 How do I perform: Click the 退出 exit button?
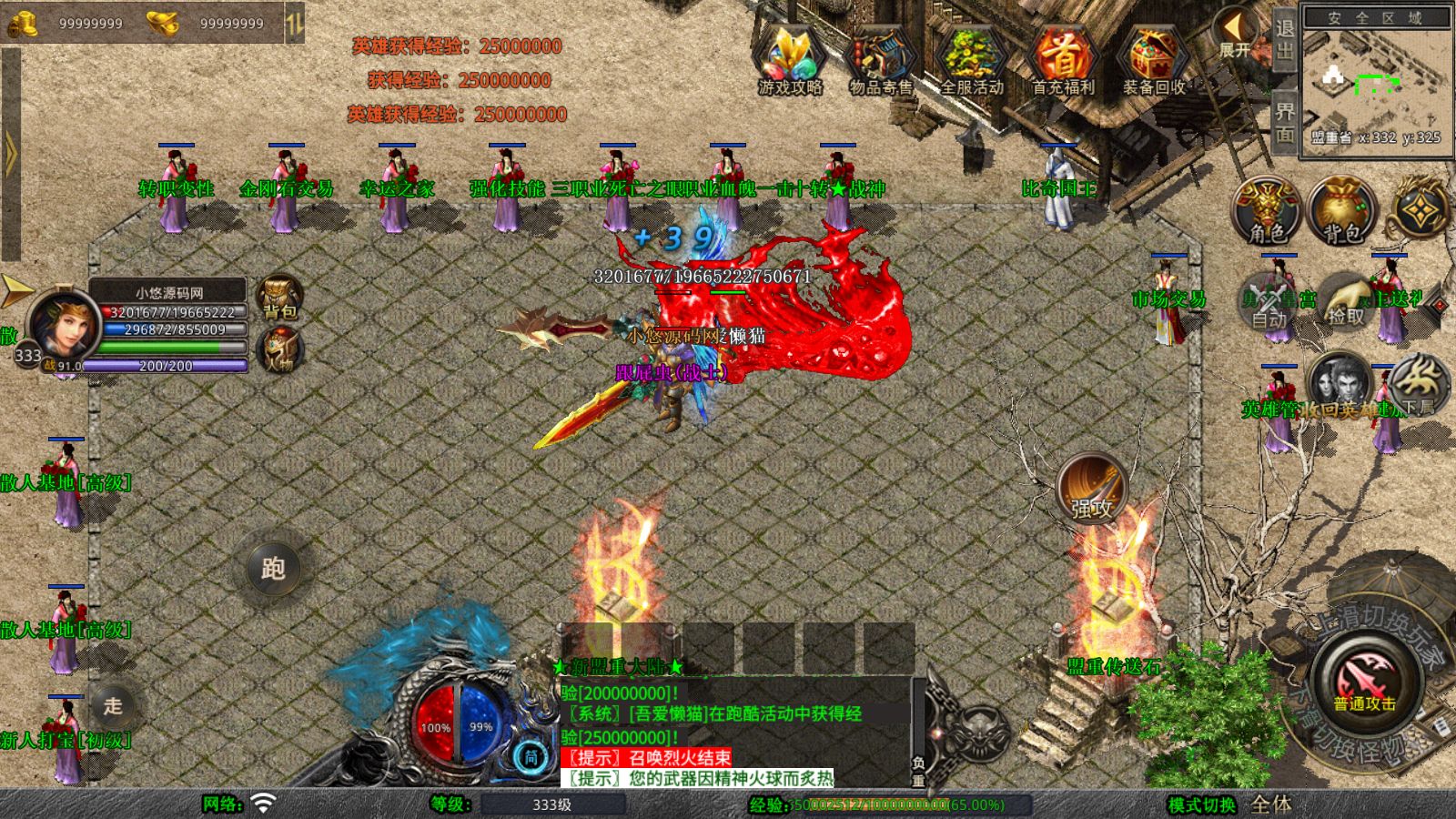click(x=1284, y=38)
